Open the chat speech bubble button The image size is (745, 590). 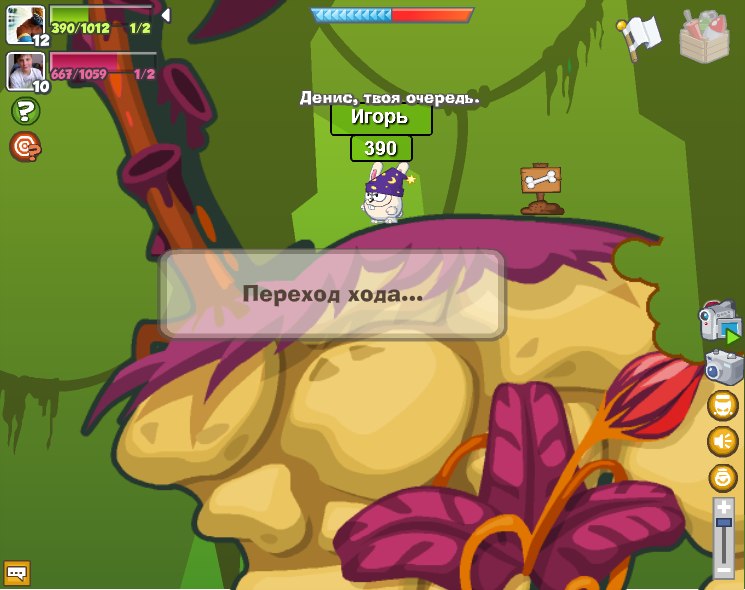17,573
